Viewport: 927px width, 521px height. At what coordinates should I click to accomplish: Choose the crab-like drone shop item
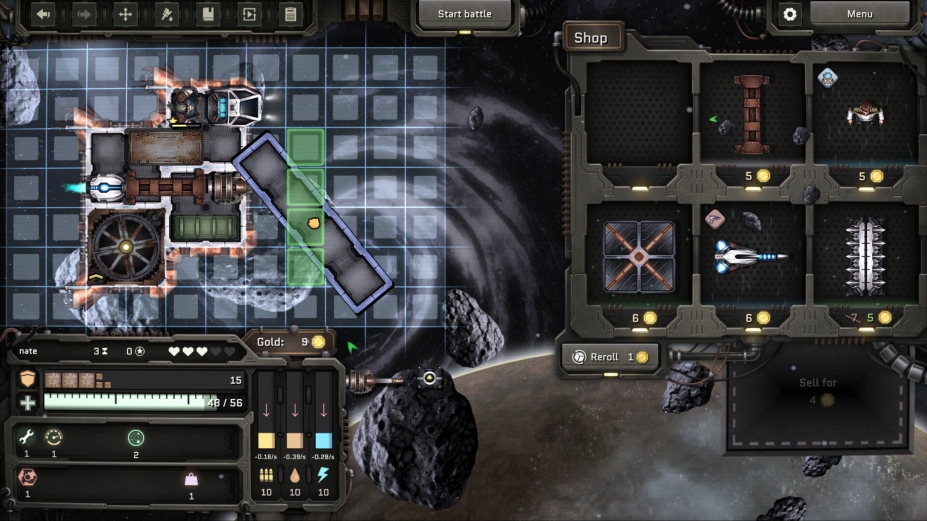(862, 115)
